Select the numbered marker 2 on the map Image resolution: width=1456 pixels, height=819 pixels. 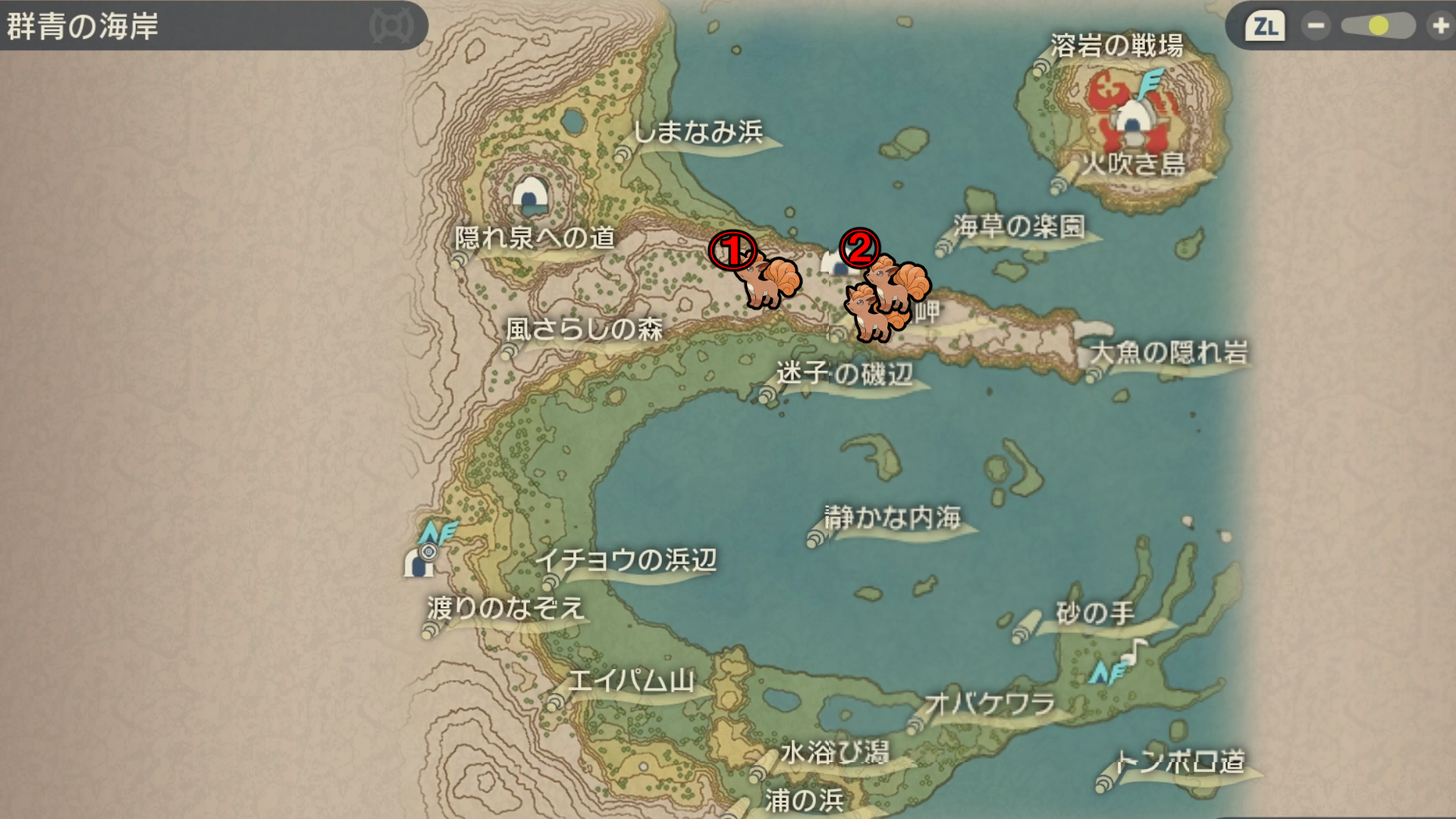tap(859, 247)
